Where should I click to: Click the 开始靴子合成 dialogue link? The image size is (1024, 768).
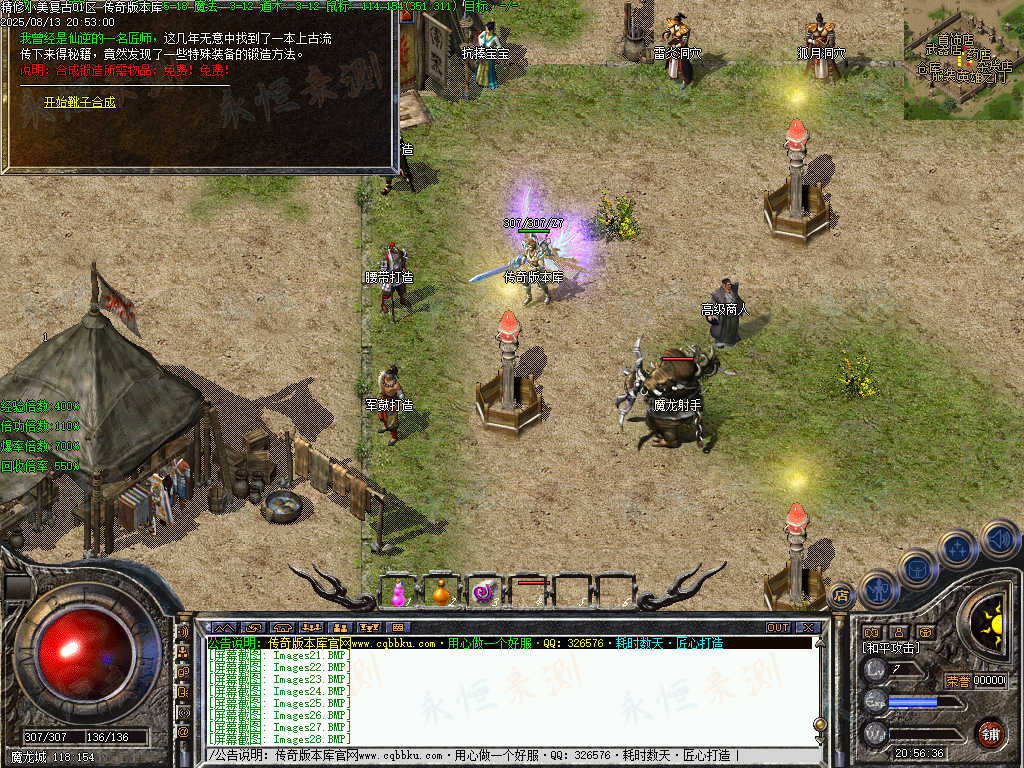tap(79, 102)
